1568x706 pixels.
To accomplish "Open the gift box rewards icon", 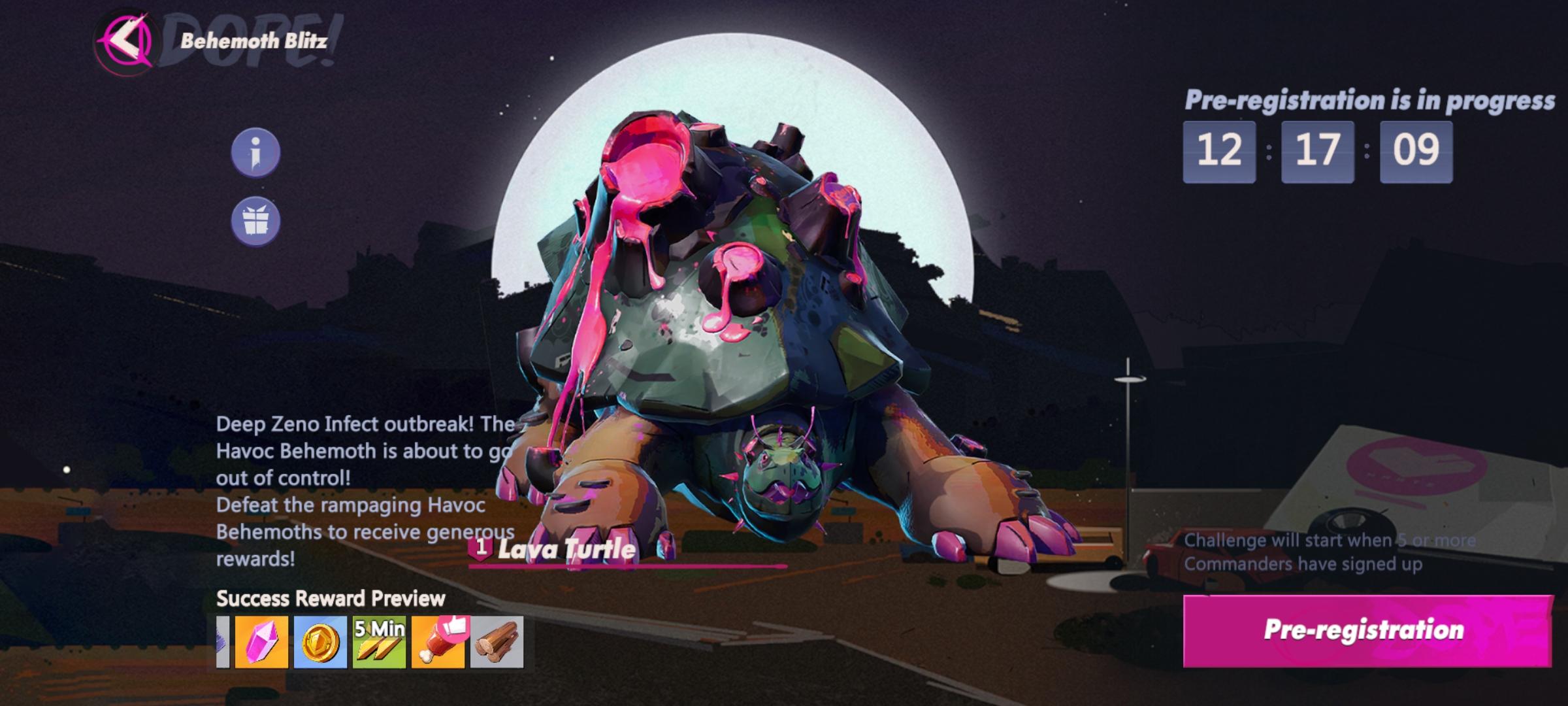I will pos(255,221).
